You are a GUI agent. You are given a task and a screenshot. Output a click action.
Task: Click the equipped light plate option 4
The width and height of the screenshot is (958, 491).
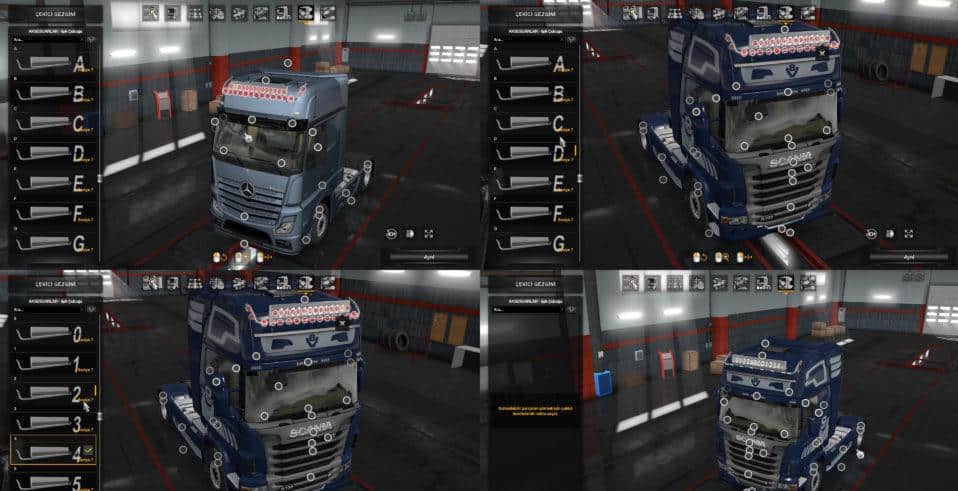[54, 452]
